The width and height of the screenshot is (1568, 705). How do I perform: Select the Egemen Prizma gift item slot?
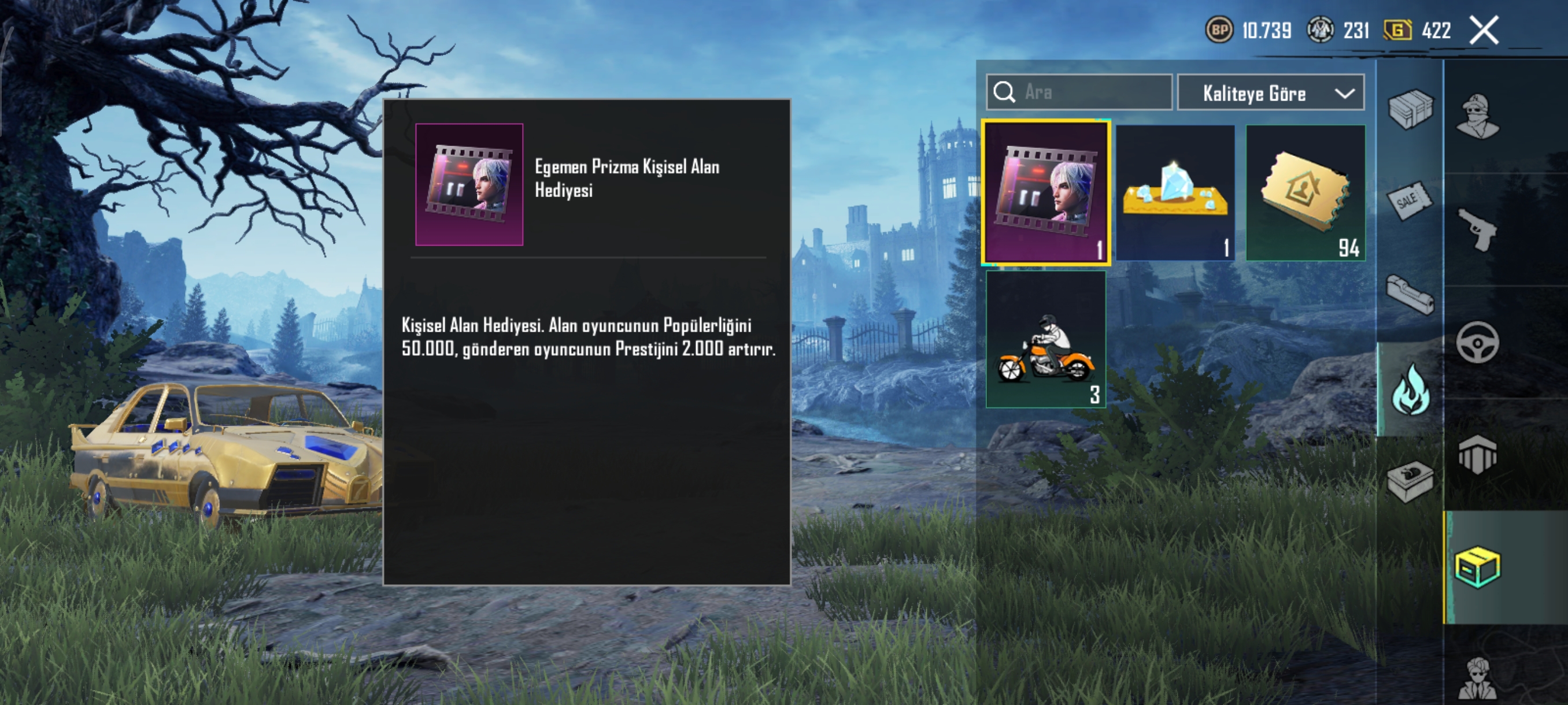tap(1046, 192)
